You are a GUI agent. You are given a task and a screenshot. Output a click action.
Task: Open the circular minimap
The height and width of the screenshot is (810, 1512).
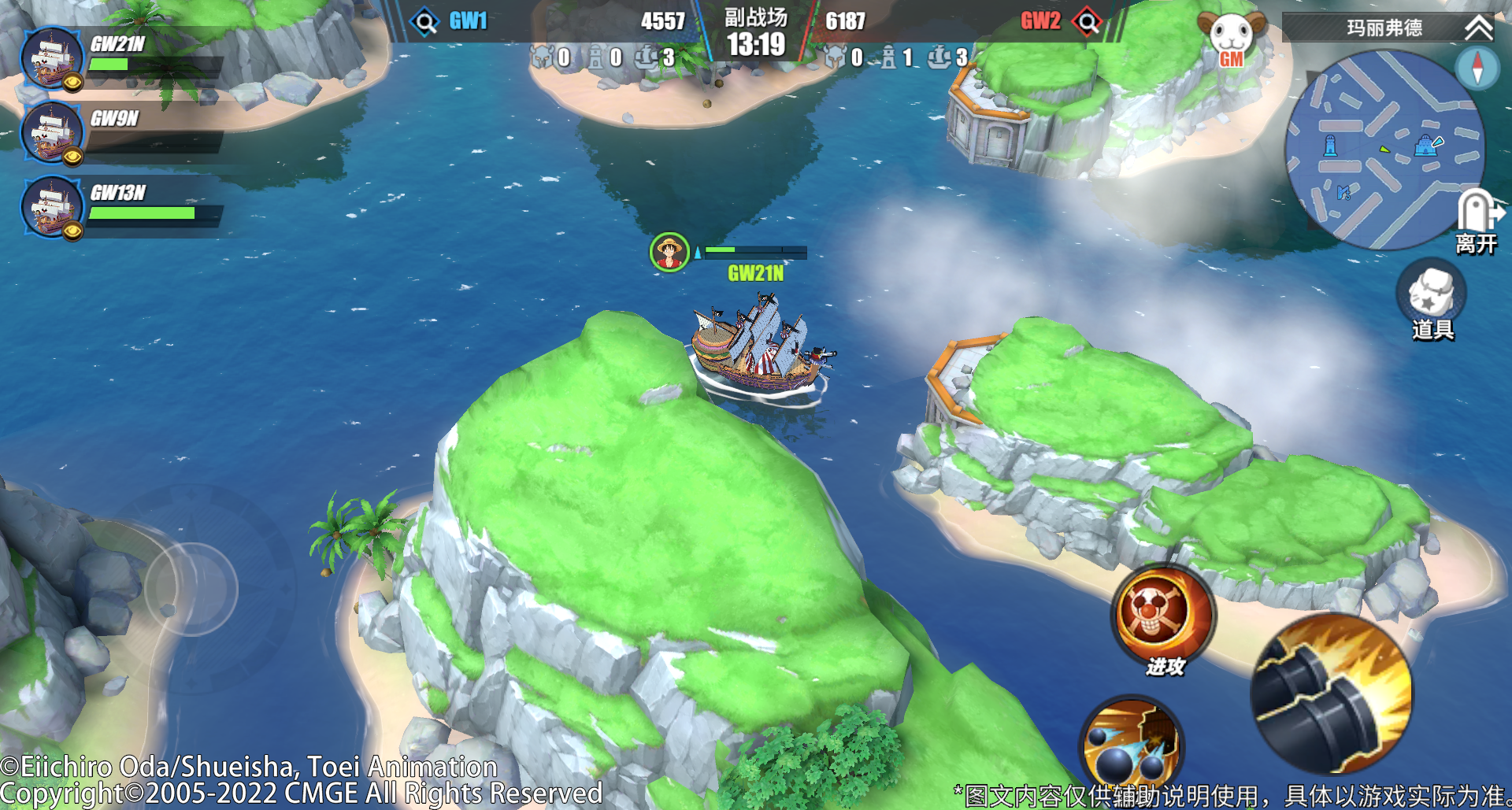[x=1383, y=151]
